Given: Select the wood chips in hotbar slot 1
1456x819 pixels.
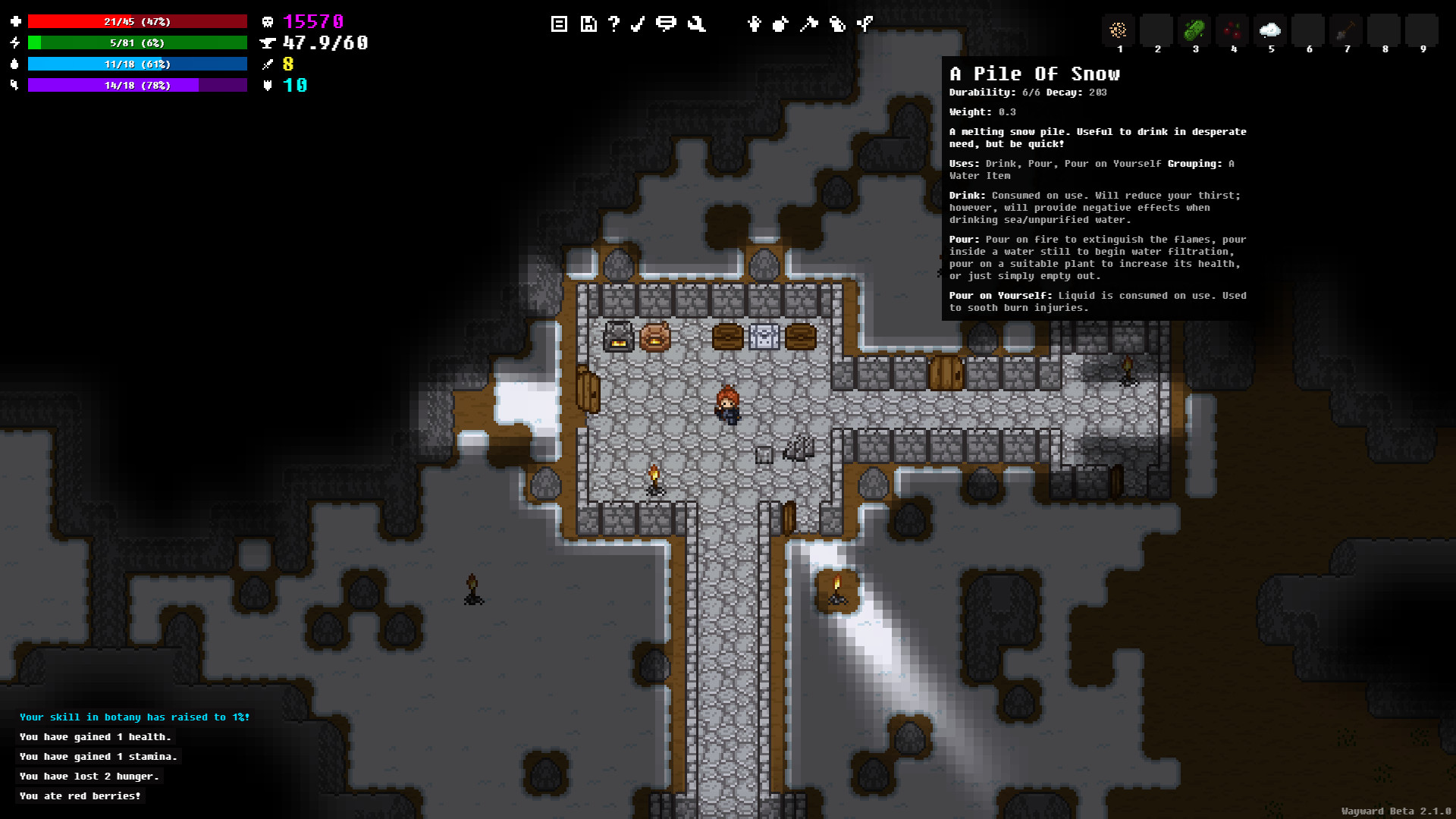Looking at the screenshot, I should click(1119, 30).
